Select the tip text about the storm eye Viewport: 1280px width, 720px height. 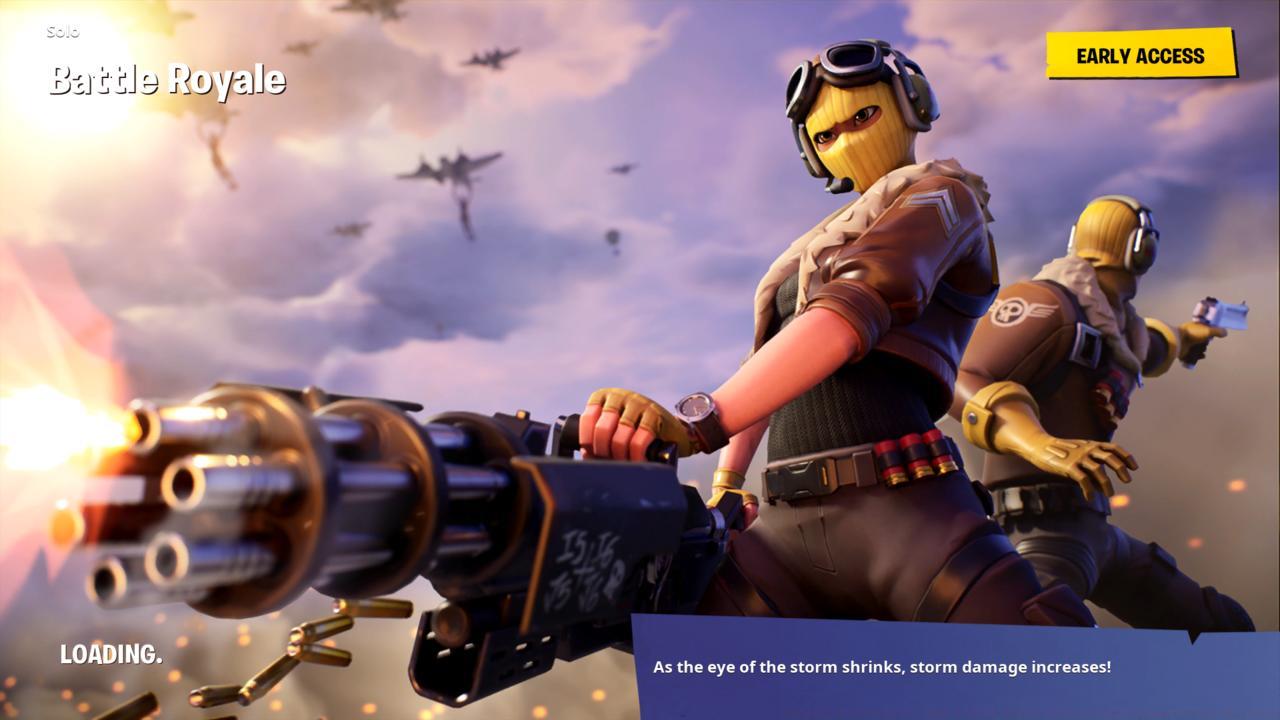coord(883,666)
